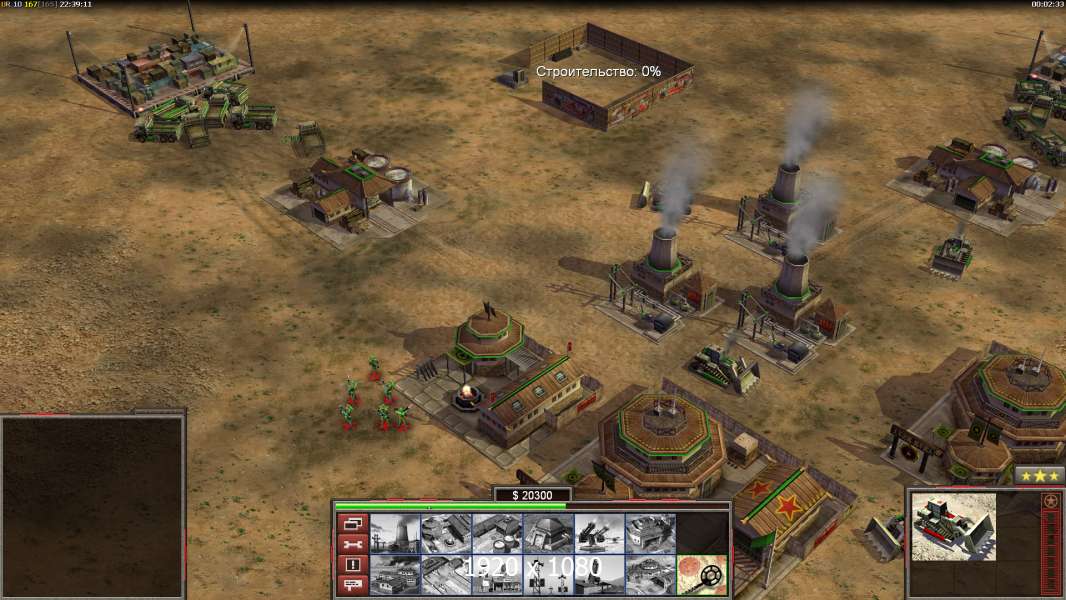Open the three-star general's powers button
The height and width of the screenshot is (600, 1066).
pos(1039,476)
